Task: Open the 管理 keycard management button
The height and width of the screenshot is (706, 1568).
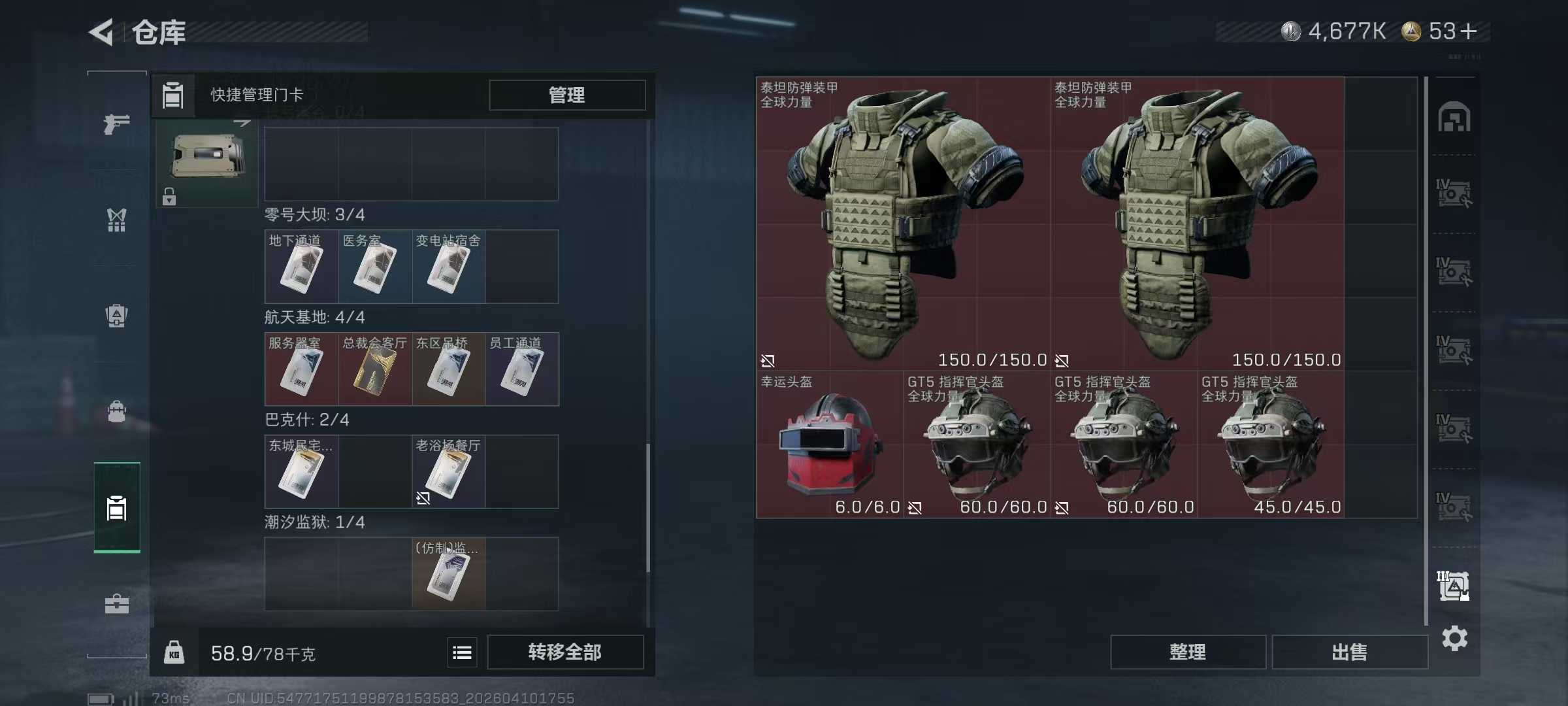Action: click(x=566, y=95)
